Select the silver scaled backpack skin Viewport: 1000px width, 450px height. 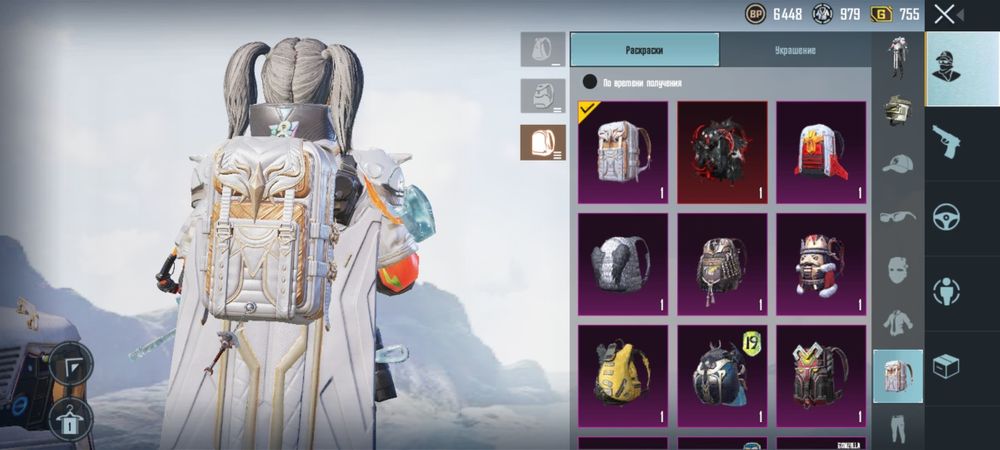coord(622,264)
